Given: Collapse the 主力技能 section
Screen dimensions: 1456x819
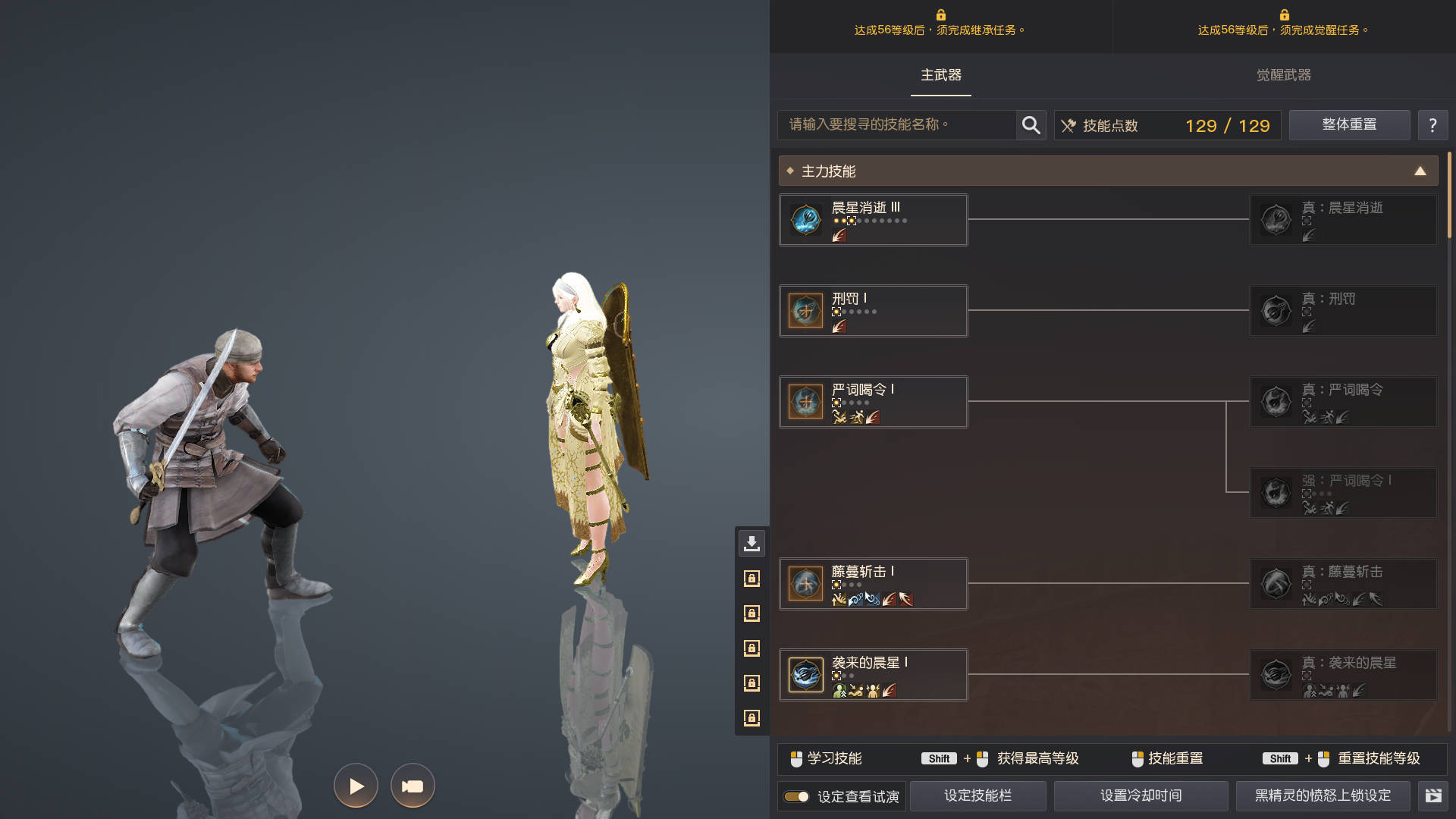Looking at the screenshot, I should [1420, 171].
